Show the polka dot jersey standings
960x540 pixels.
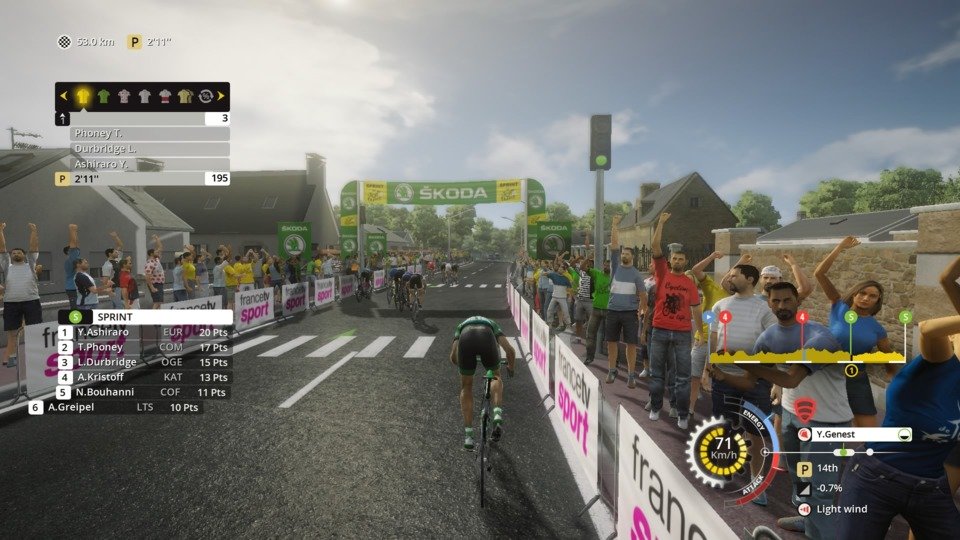124,96
